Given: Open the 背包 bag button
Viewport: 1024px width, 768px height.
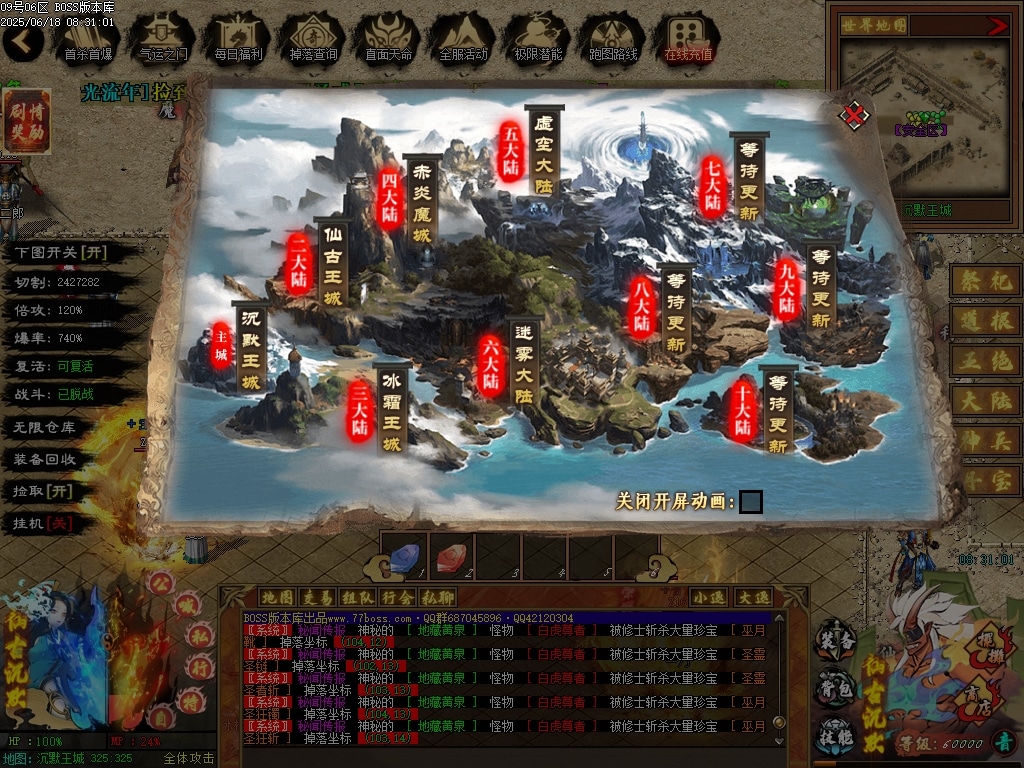Looking at the screenshot, I should (834, 689).
